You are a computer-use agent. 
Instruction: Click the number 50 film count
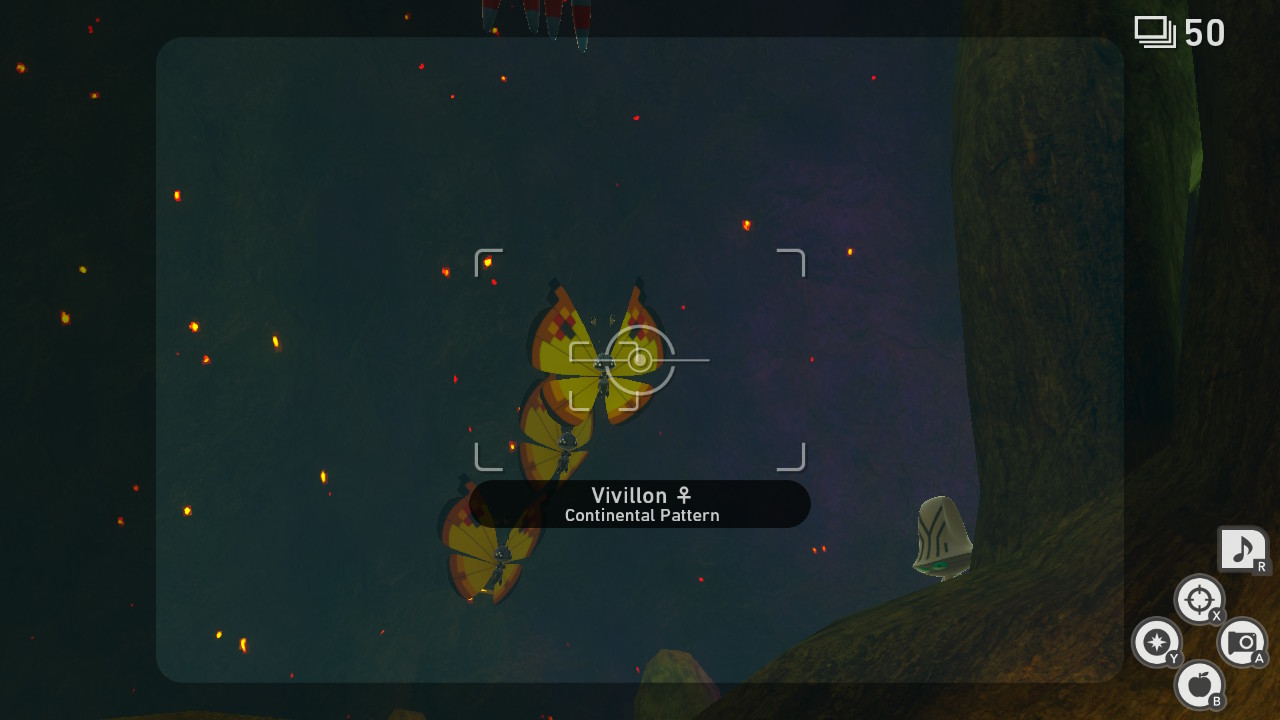pos(1206,33)
